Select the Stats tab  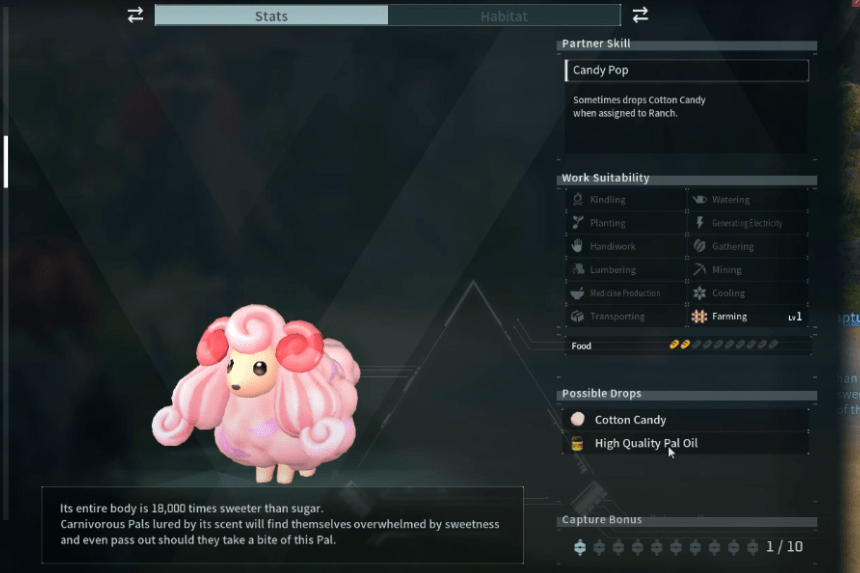pos(271,15)
